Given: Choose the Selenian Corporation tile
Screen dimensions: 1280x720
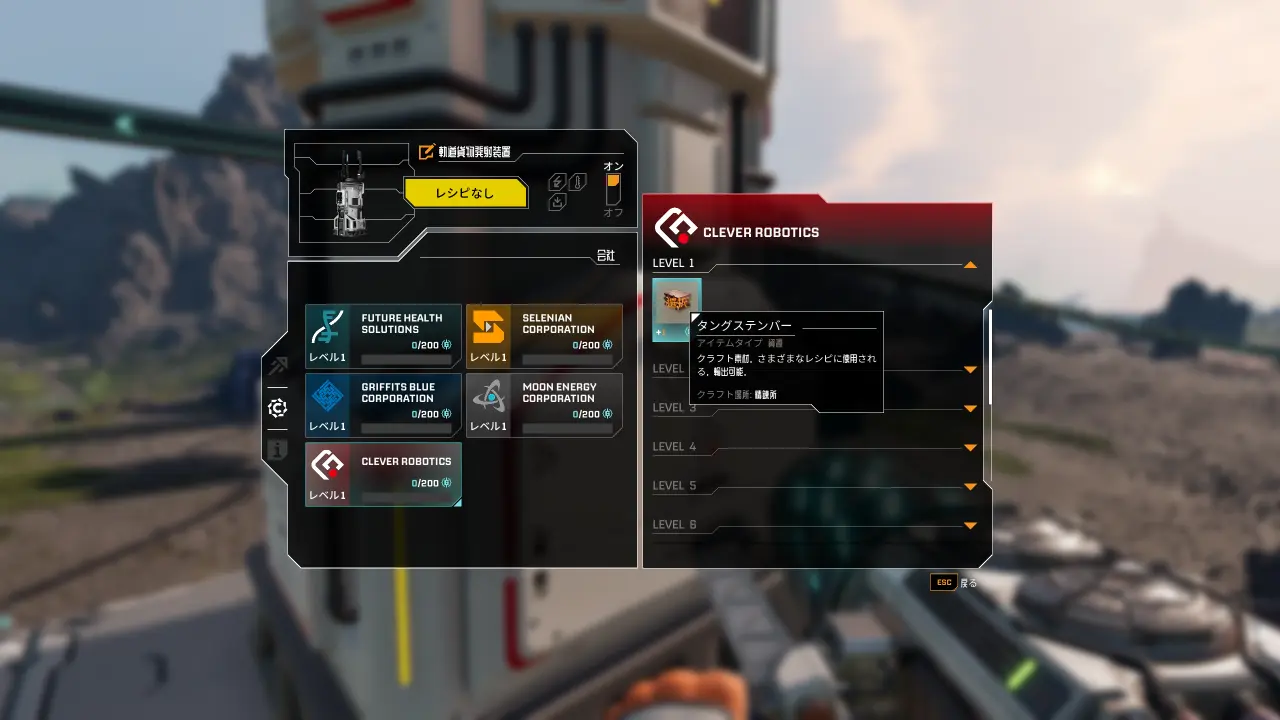Looking at the screenshot, I should [x=544, y=336].
